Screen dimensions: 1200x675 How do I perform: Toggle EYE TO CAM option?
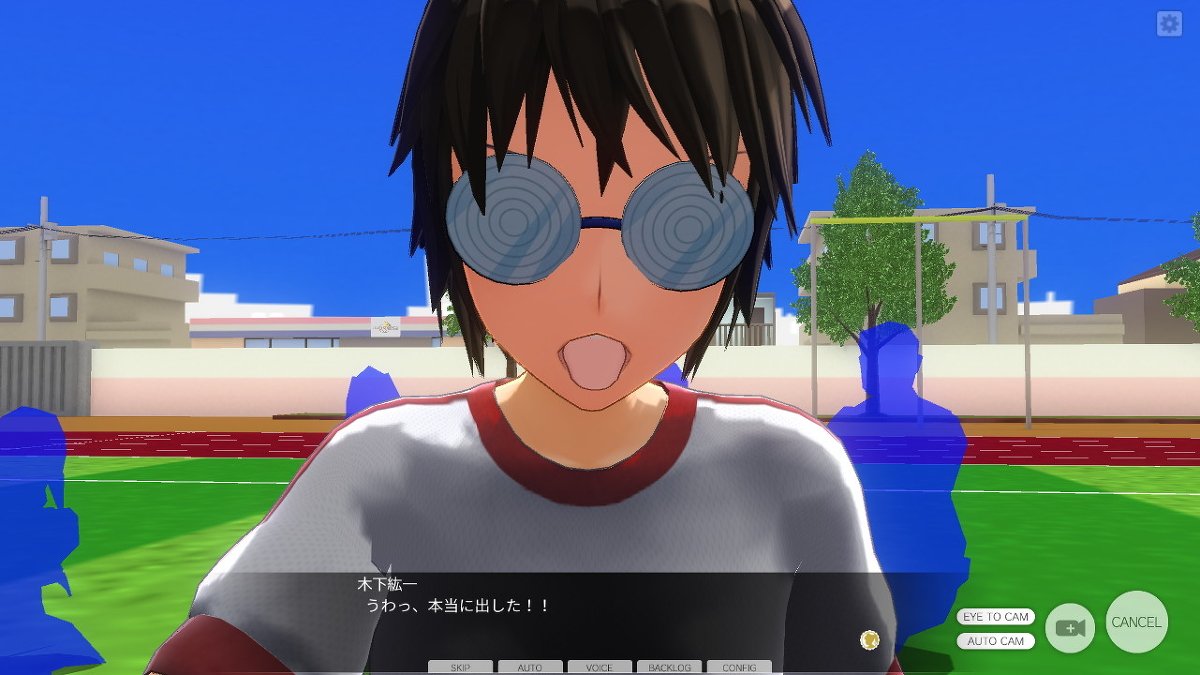coord(995,617)
